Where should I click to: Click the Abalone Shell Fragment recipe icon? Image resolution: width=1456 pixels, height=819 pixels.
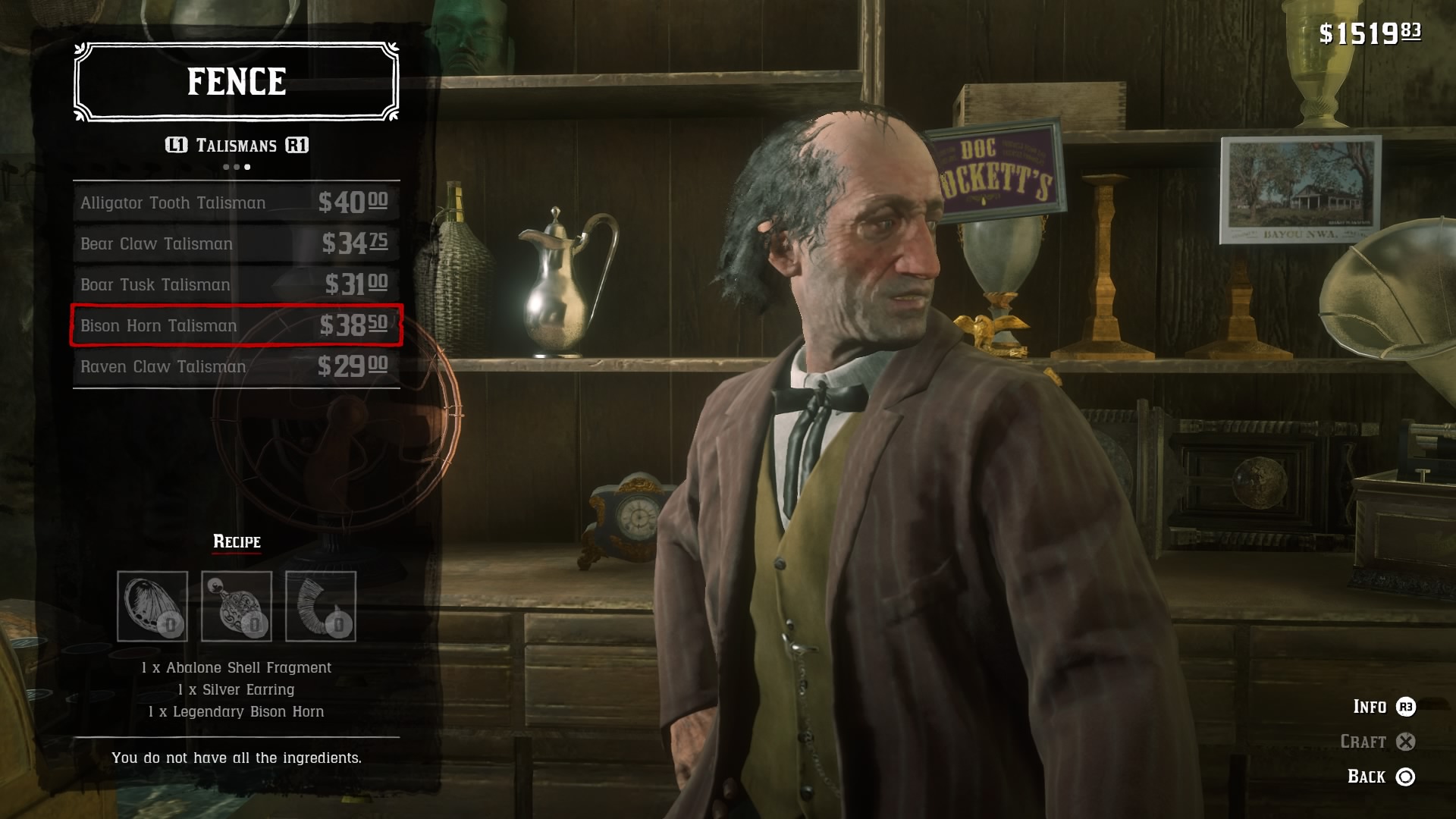tap(152, 607)
